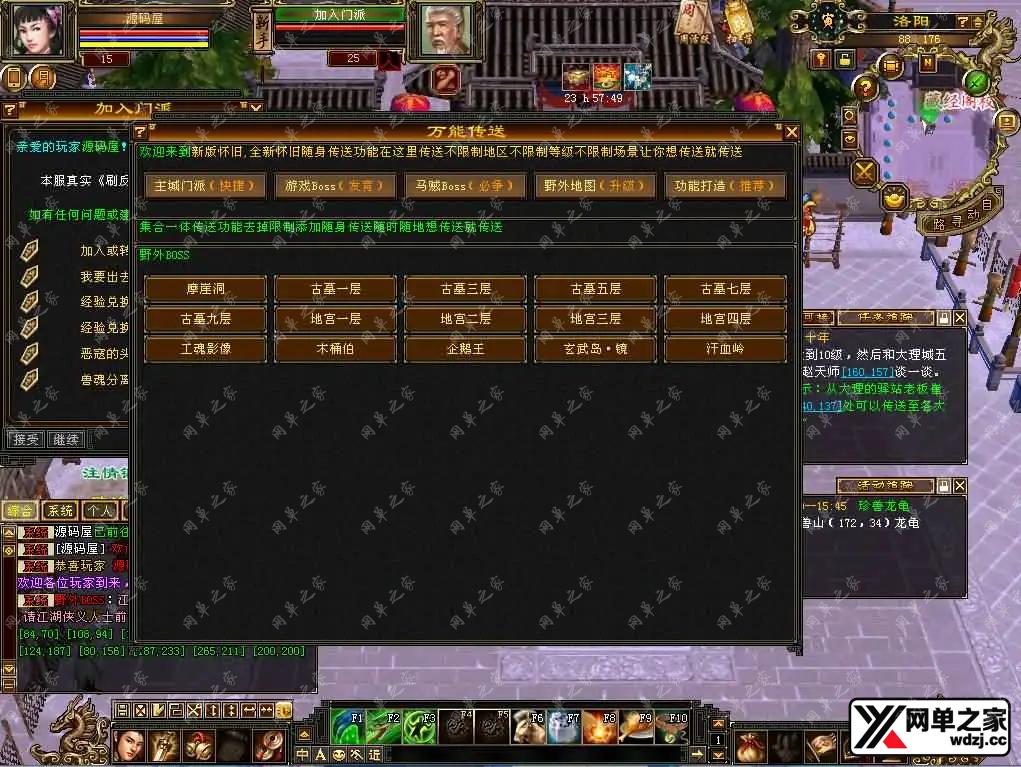Choose the 古墓七层 destination
The height and width of the screenshot is (767, 1021).
coord(725,289)
